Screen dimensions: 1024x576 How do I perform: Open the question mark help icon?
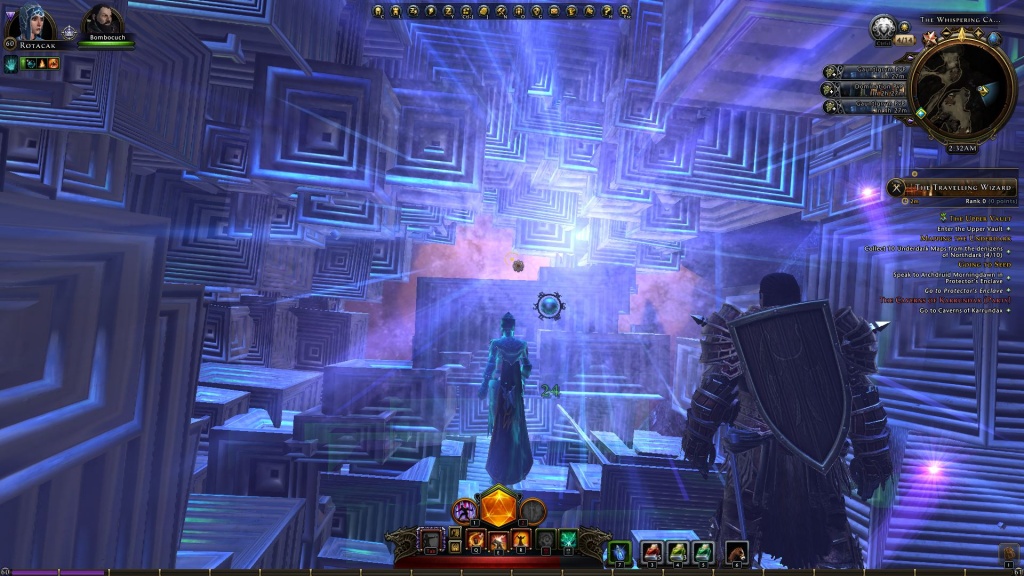click(x=609, y=12)
